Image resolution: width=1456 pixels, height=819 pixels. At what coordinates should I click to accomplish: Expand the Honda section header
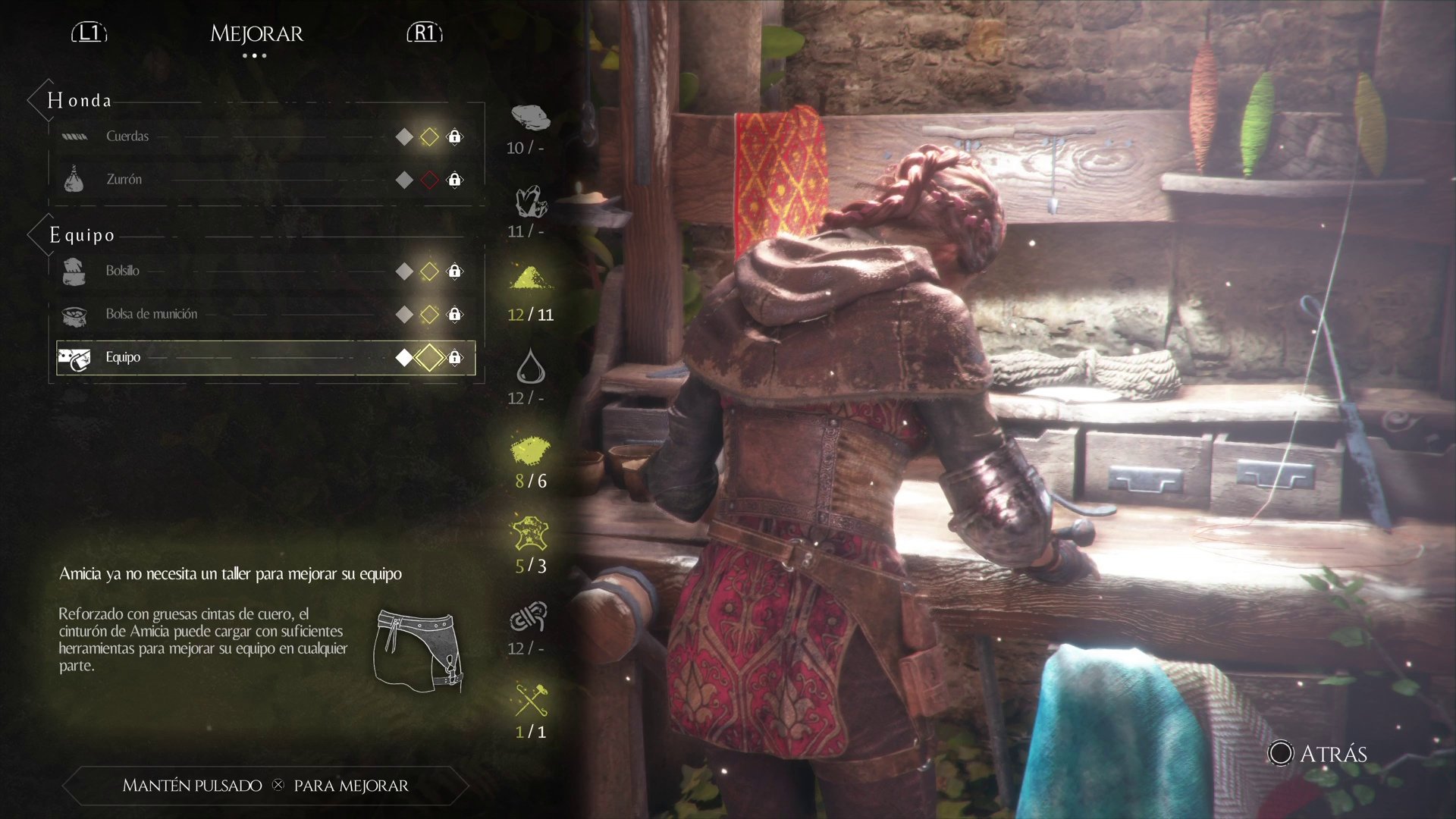(80, 99)
